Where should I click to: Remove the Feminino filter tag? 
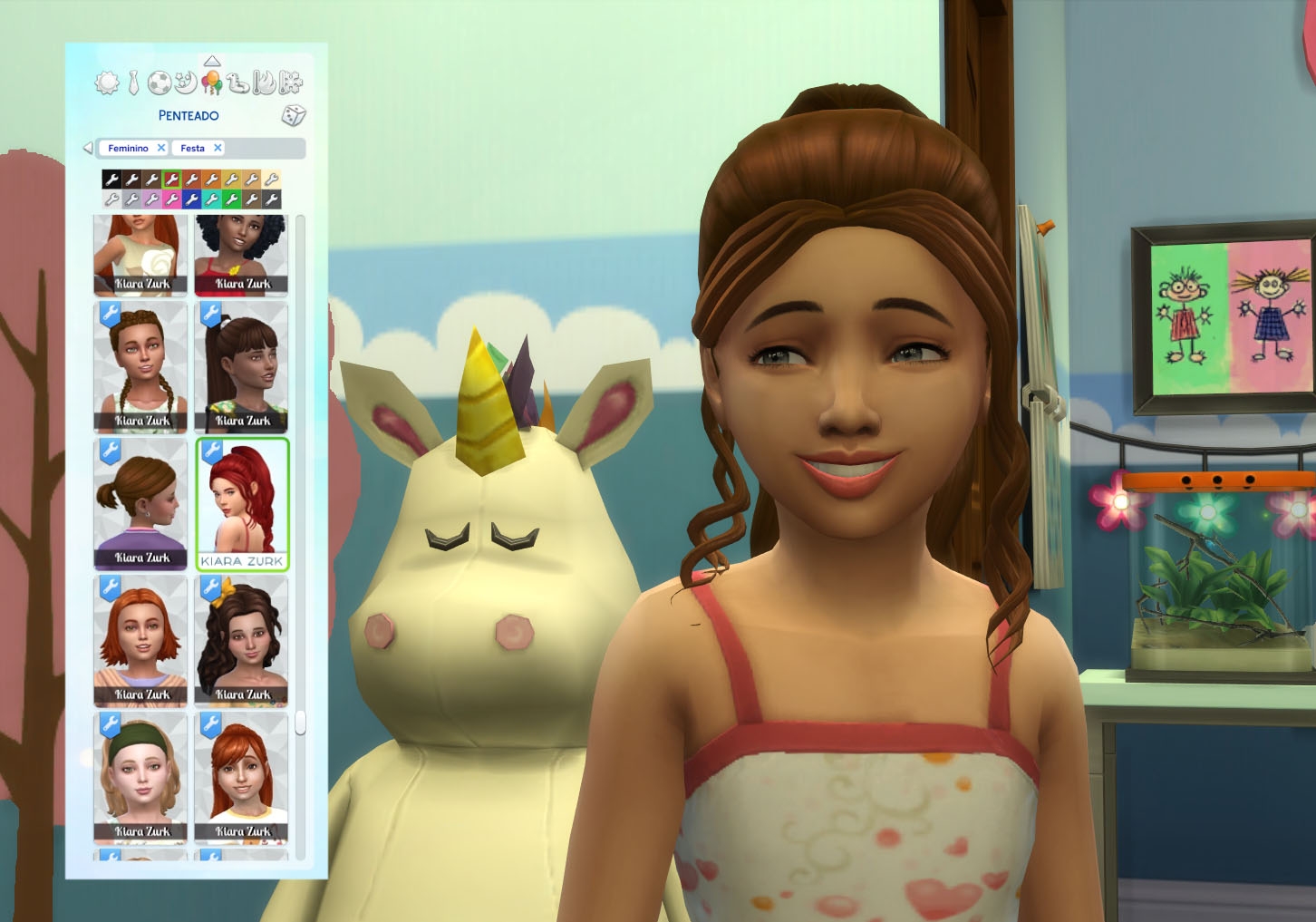[x=160, y=148]
